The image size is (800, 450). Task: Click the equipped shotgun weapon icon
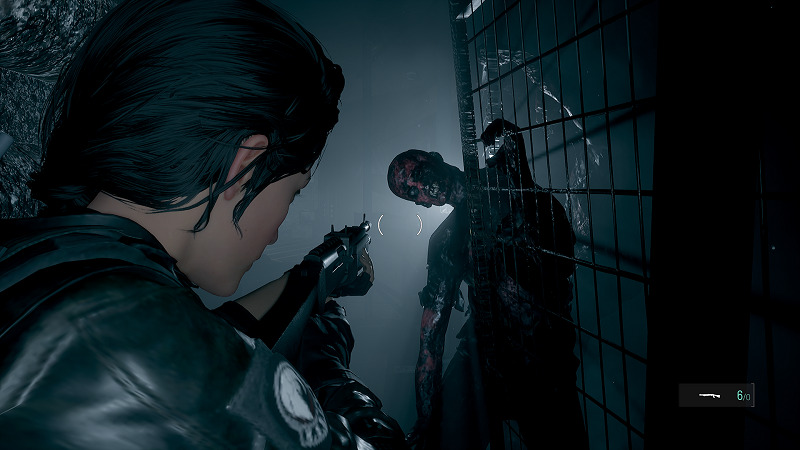(x=711, y=396)
